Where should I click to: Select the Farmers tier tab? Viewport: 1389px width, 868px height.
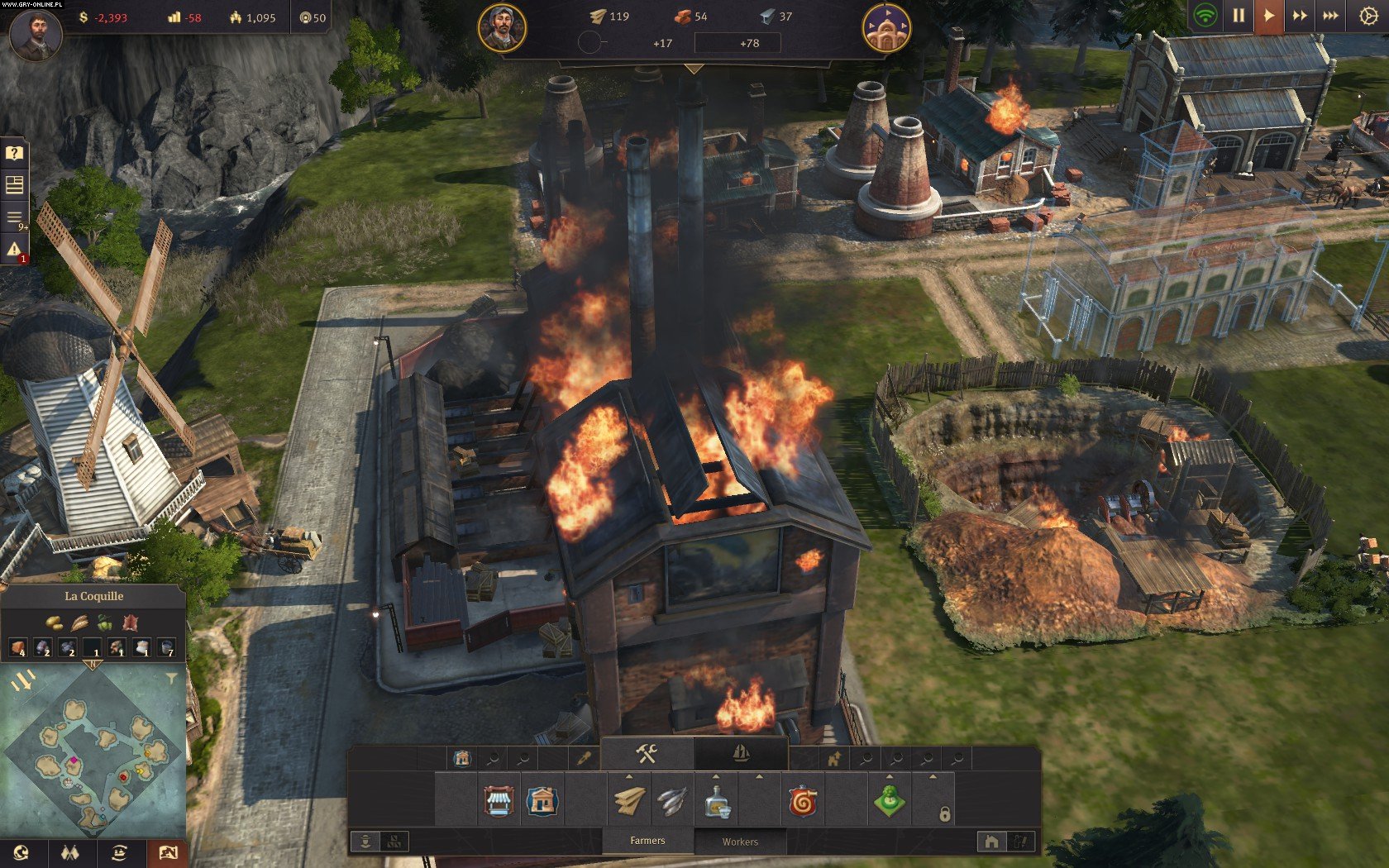pos(647,841)
